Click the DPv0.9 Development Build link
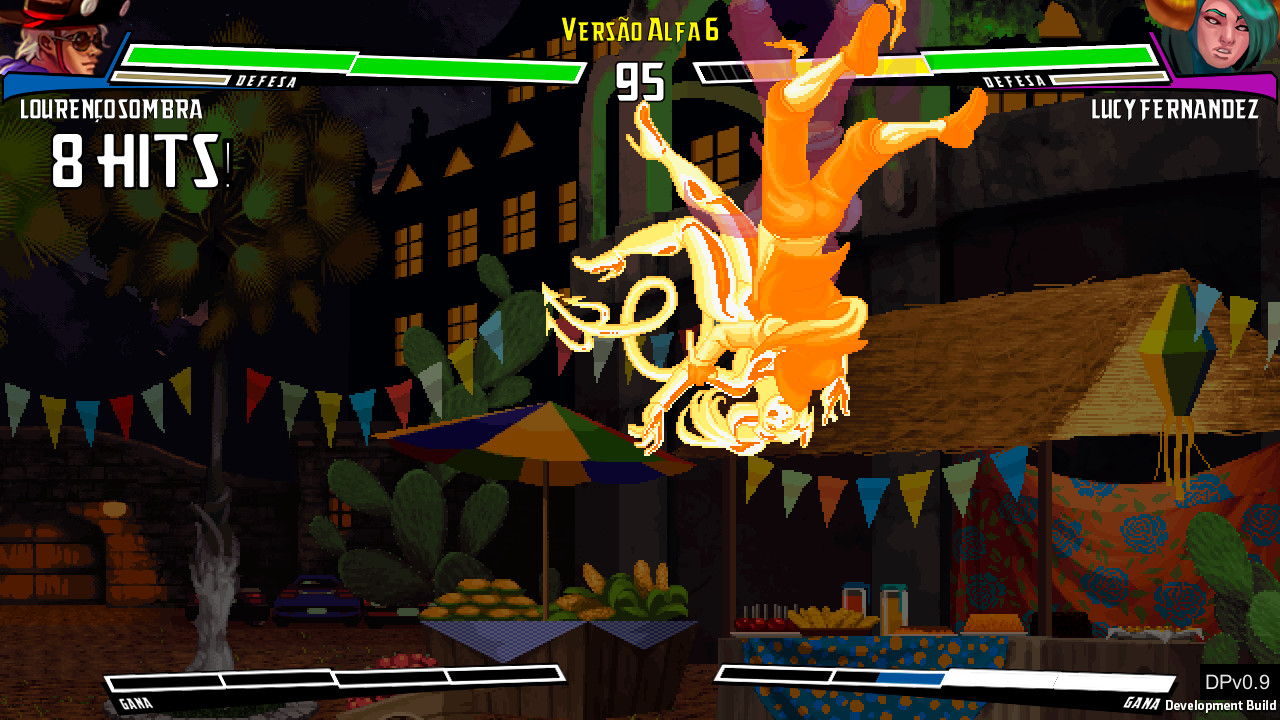Image resolution: width=1280 pixels, height=720 pixels. (1220, 690)
